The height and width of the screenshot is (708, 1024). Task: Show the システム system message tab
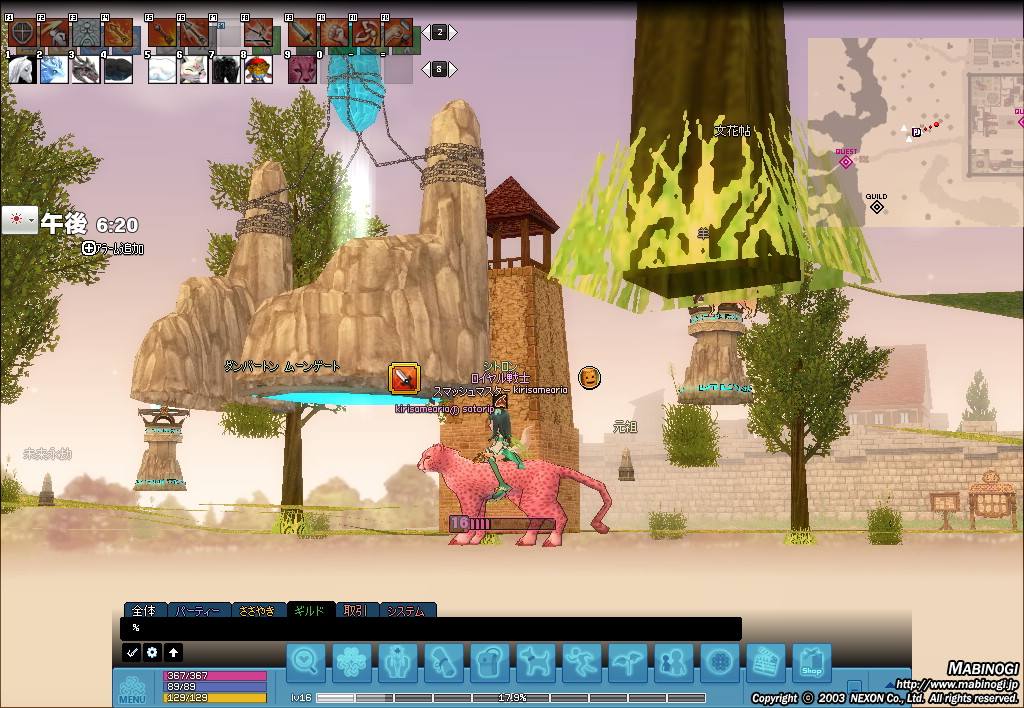[x=405, y=610]
